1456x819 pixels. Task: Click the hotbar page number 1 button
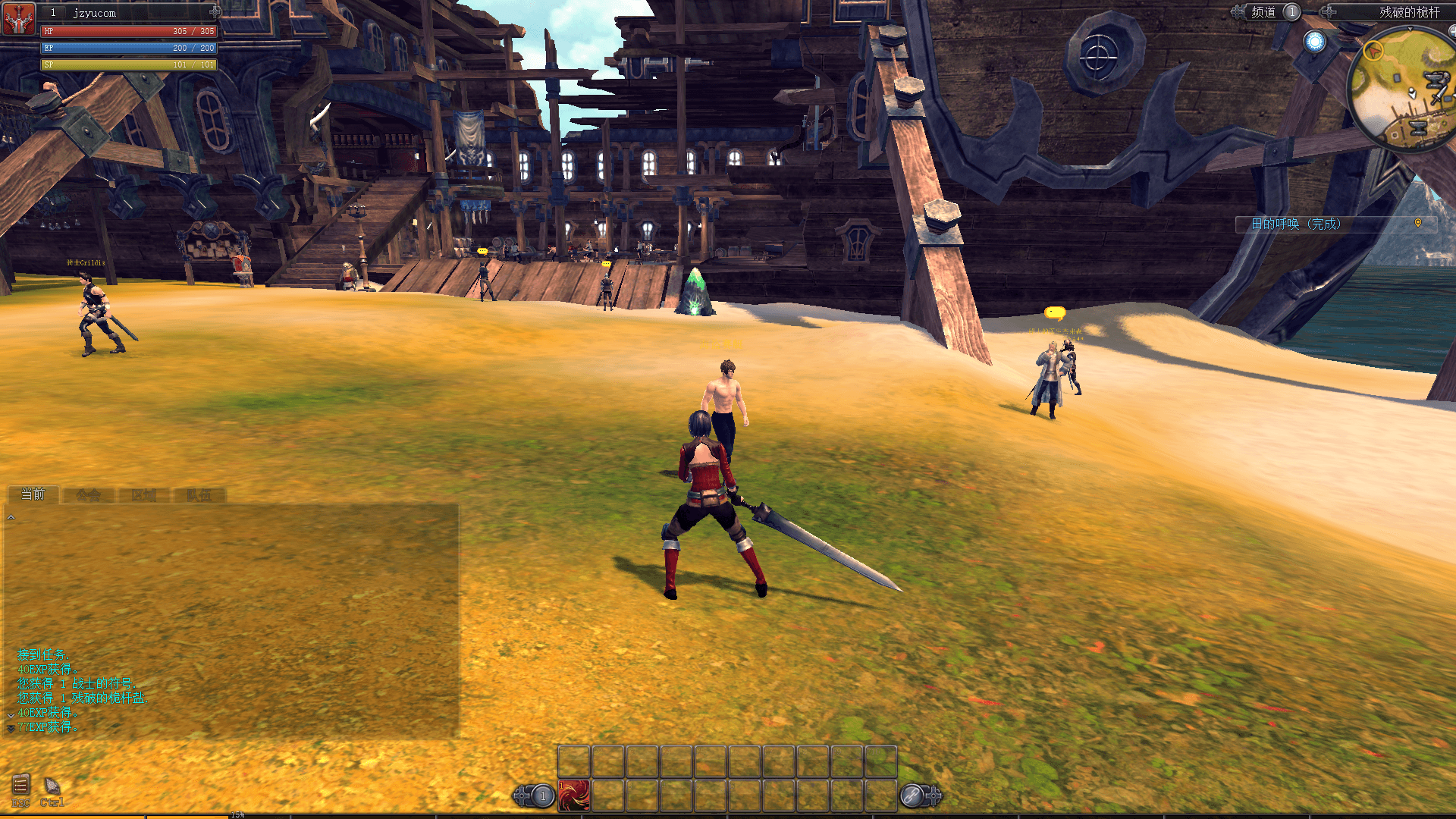[542, 795]
